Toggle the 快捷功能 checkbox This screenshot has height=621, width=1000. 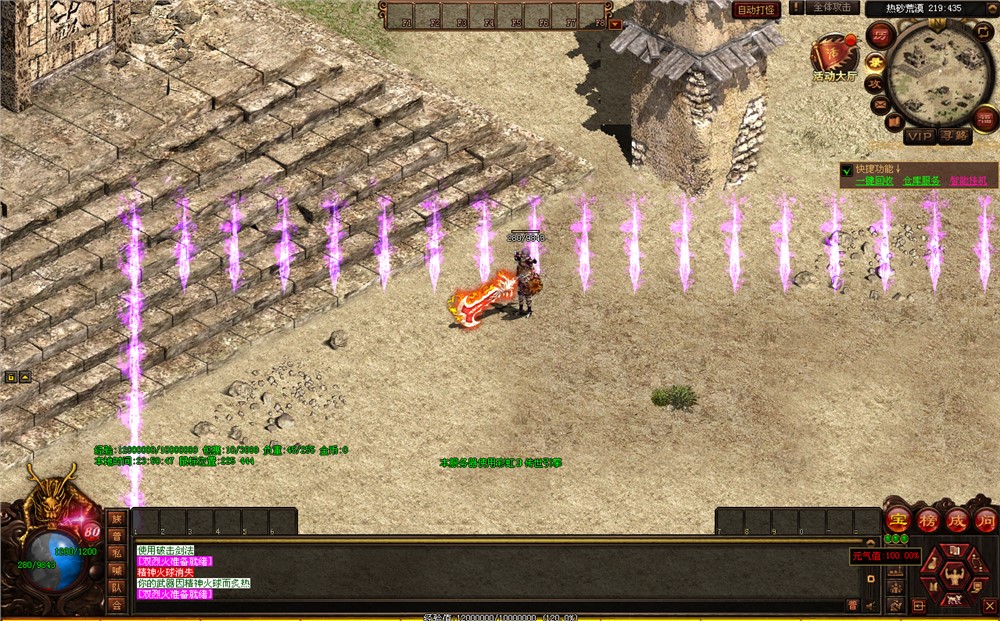click(847, 169)
